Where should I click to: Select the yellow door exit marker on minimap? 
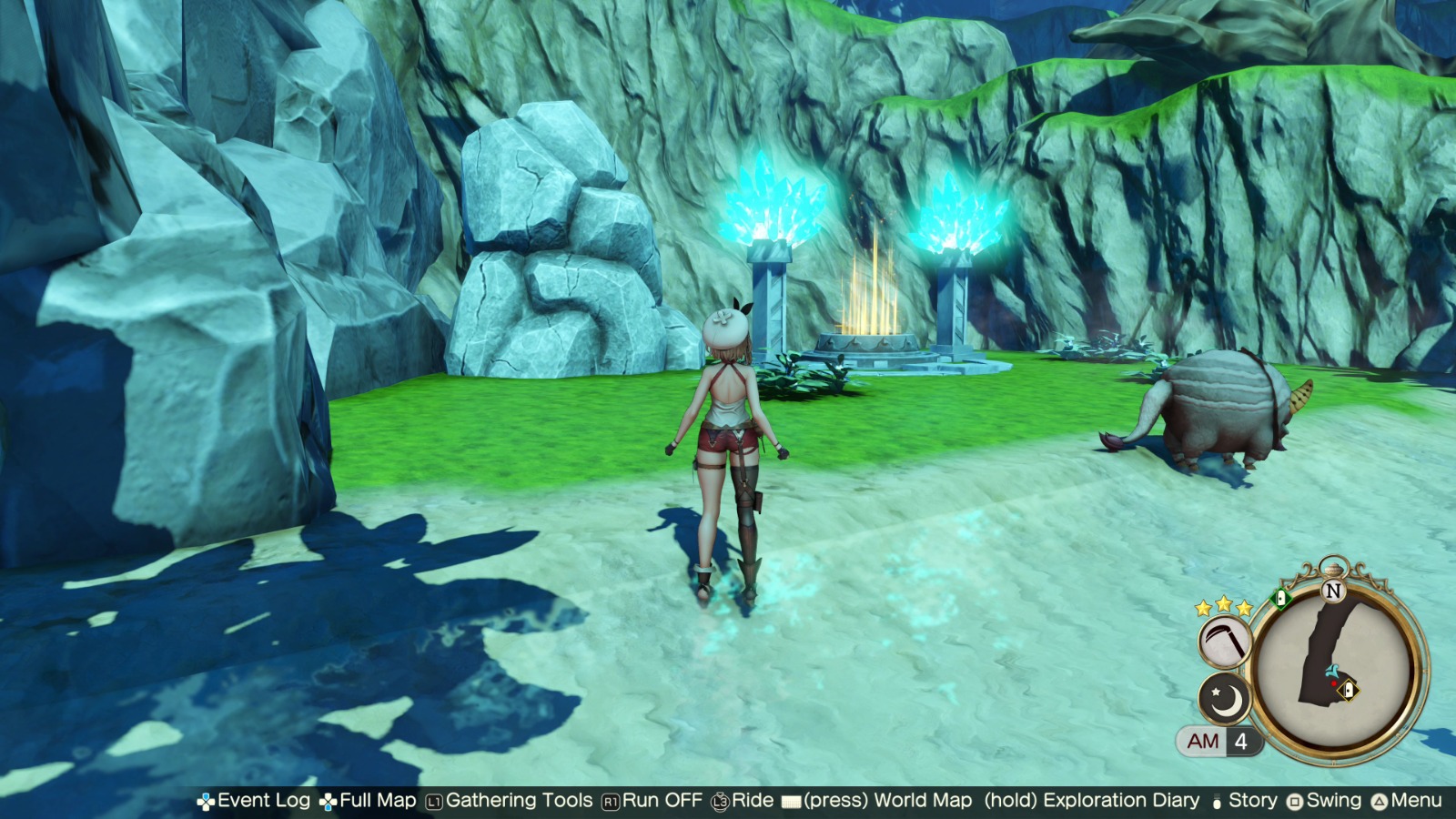click(1349, 689)
